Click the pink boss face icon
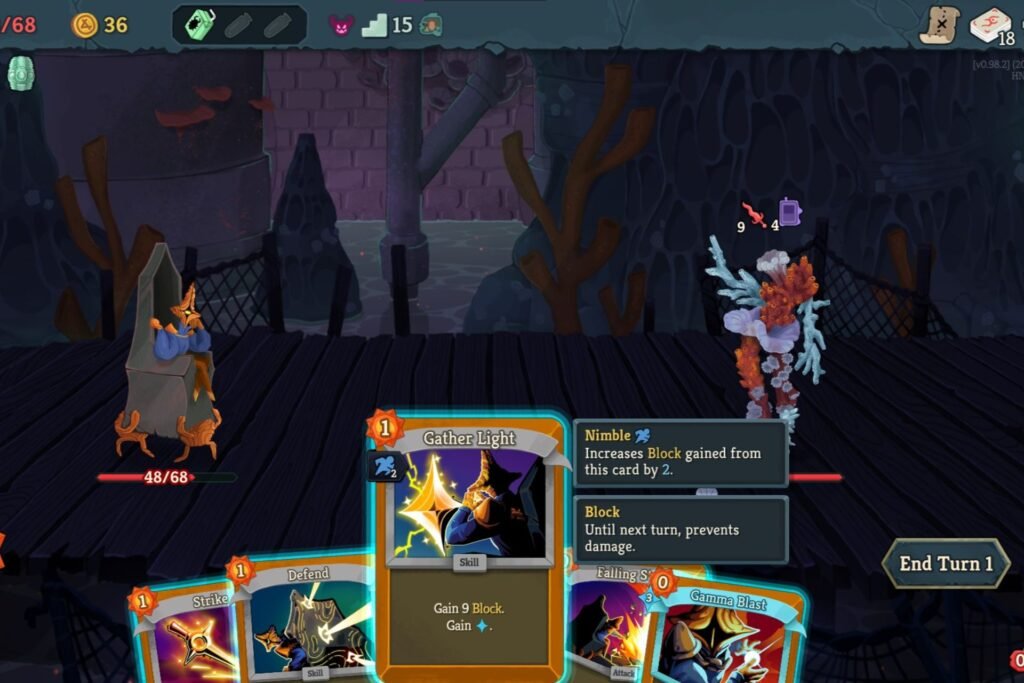This screenshot has width=1024, height=683. (x=341, y=25)
